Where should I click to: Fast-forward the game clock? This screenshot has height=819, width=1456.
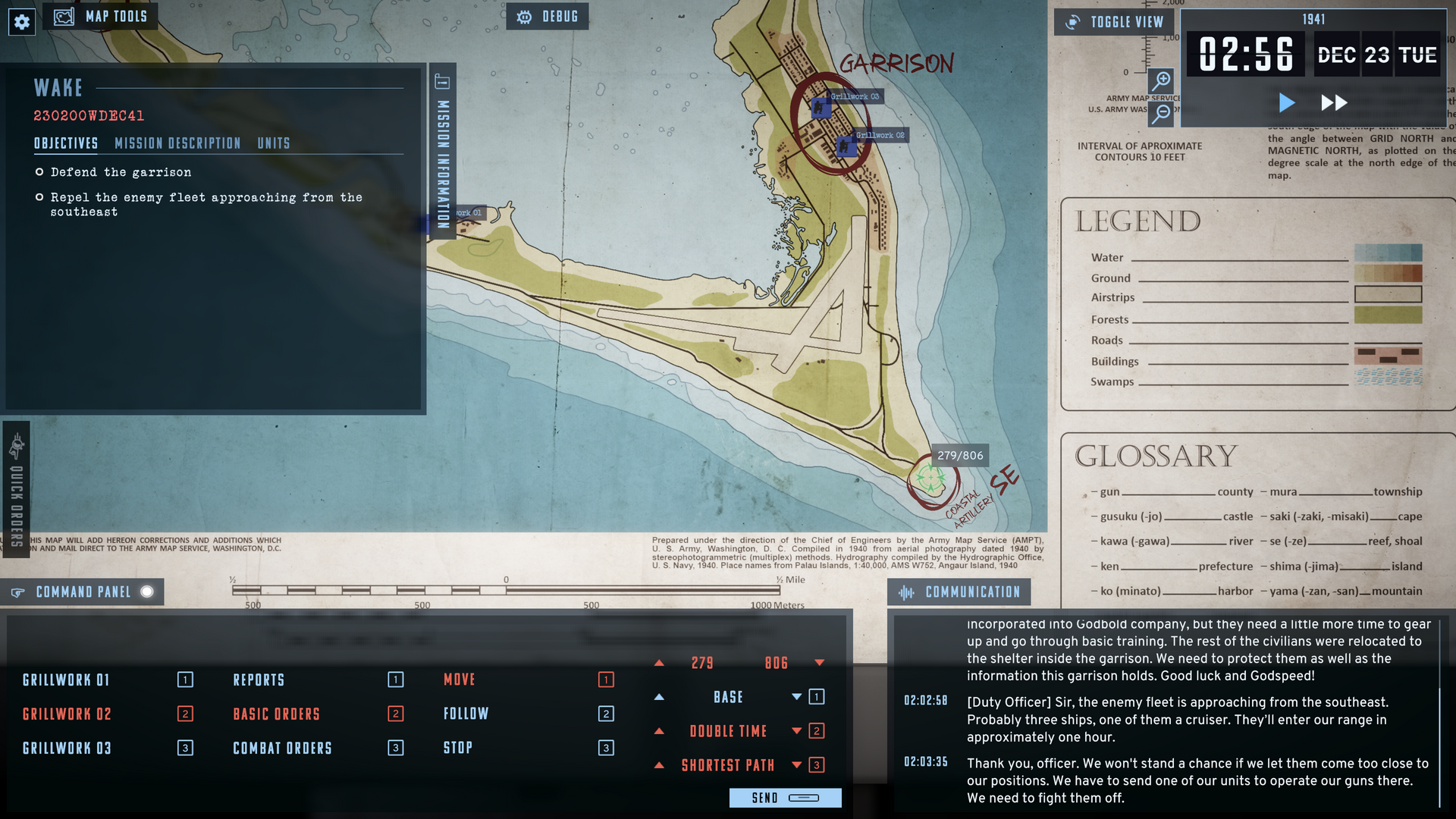pos(1334,102)
